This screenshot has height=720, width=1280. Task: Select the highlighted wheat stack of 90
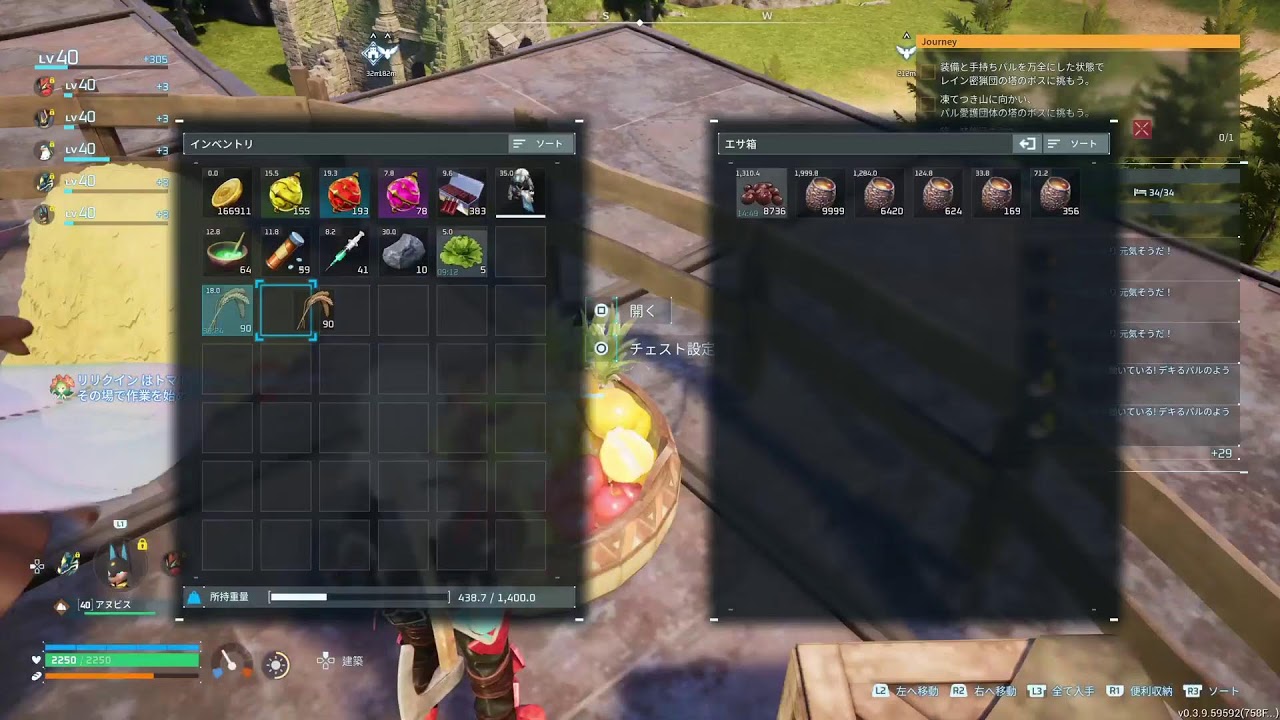point(228,309)
